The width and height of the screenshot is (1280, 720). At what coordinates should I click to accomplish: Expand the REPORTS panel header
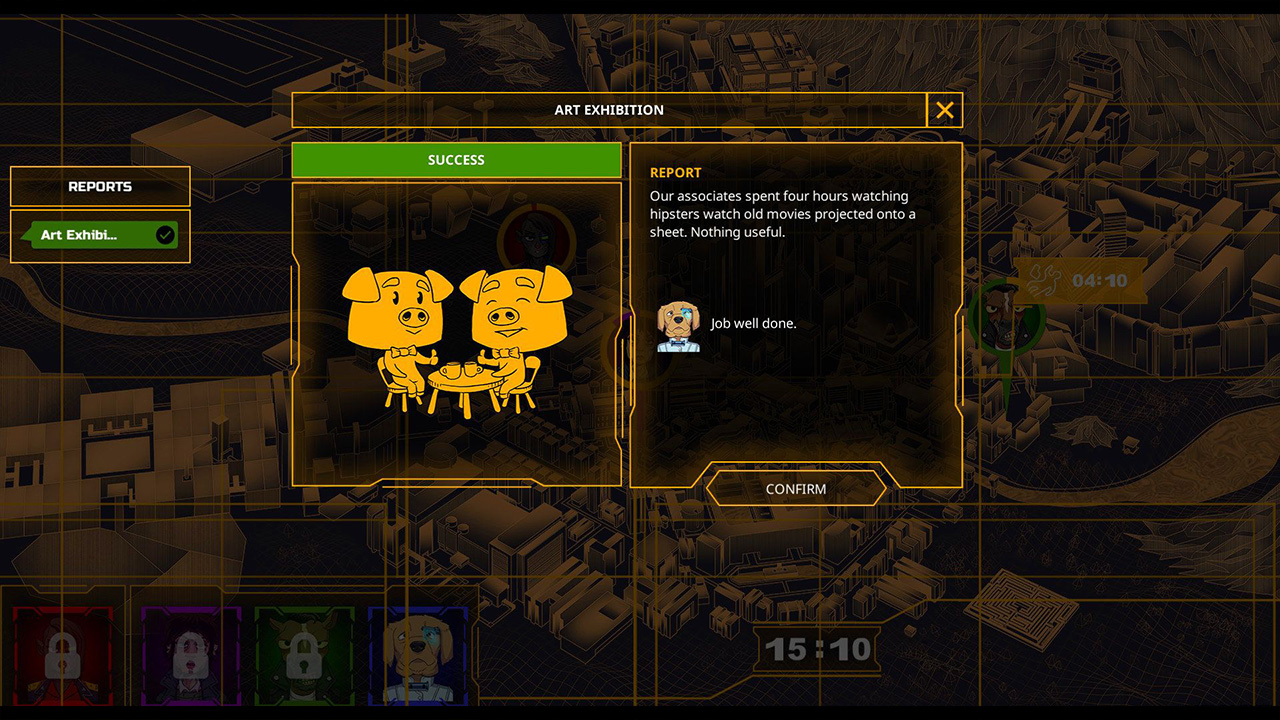100,186
